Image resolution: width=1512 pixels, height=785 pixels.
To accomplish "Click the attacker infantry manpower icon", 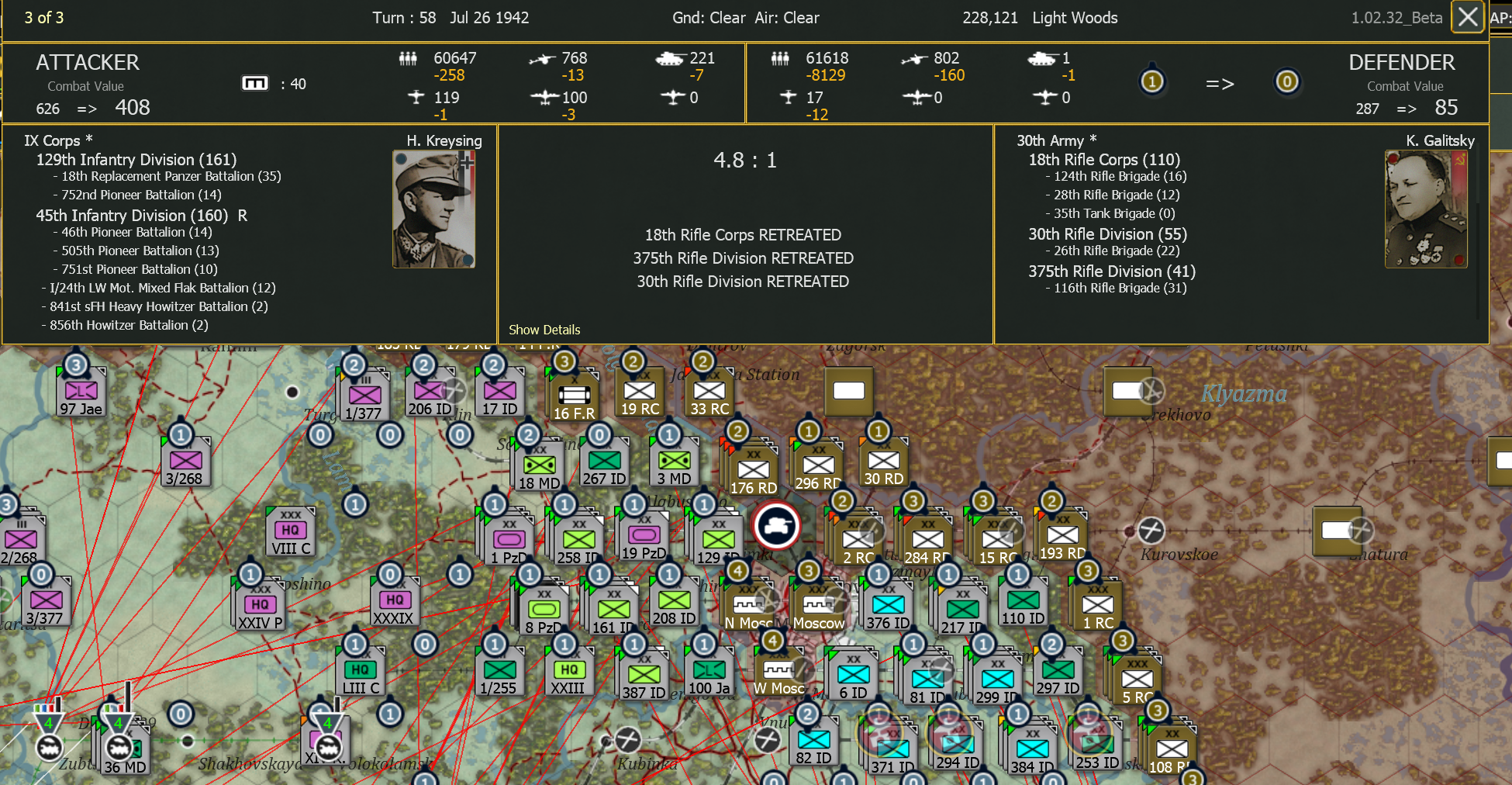I will point(409,58).
